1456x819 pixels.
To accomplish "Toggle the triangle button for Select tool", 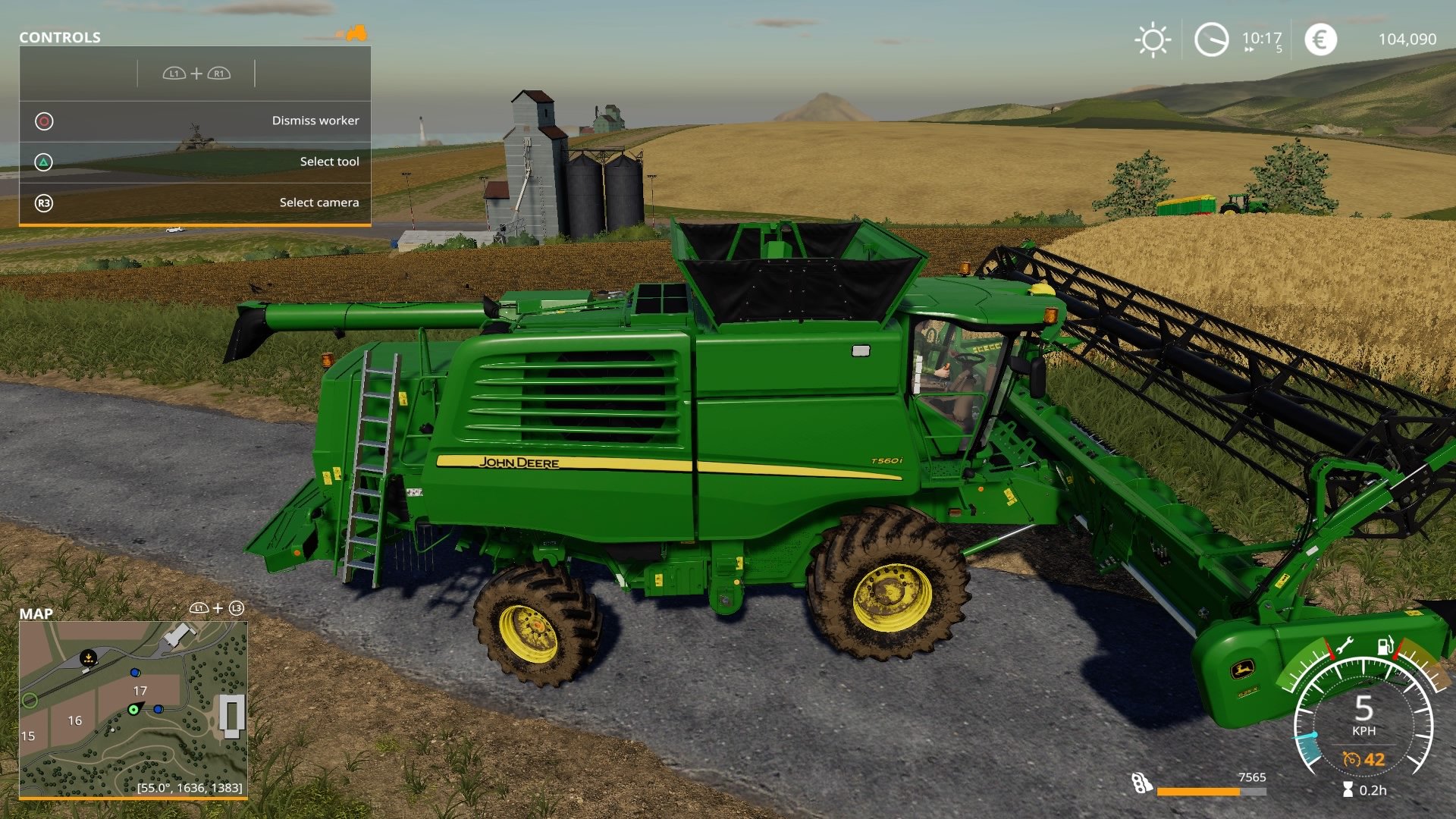I will (x=44, y=161).
